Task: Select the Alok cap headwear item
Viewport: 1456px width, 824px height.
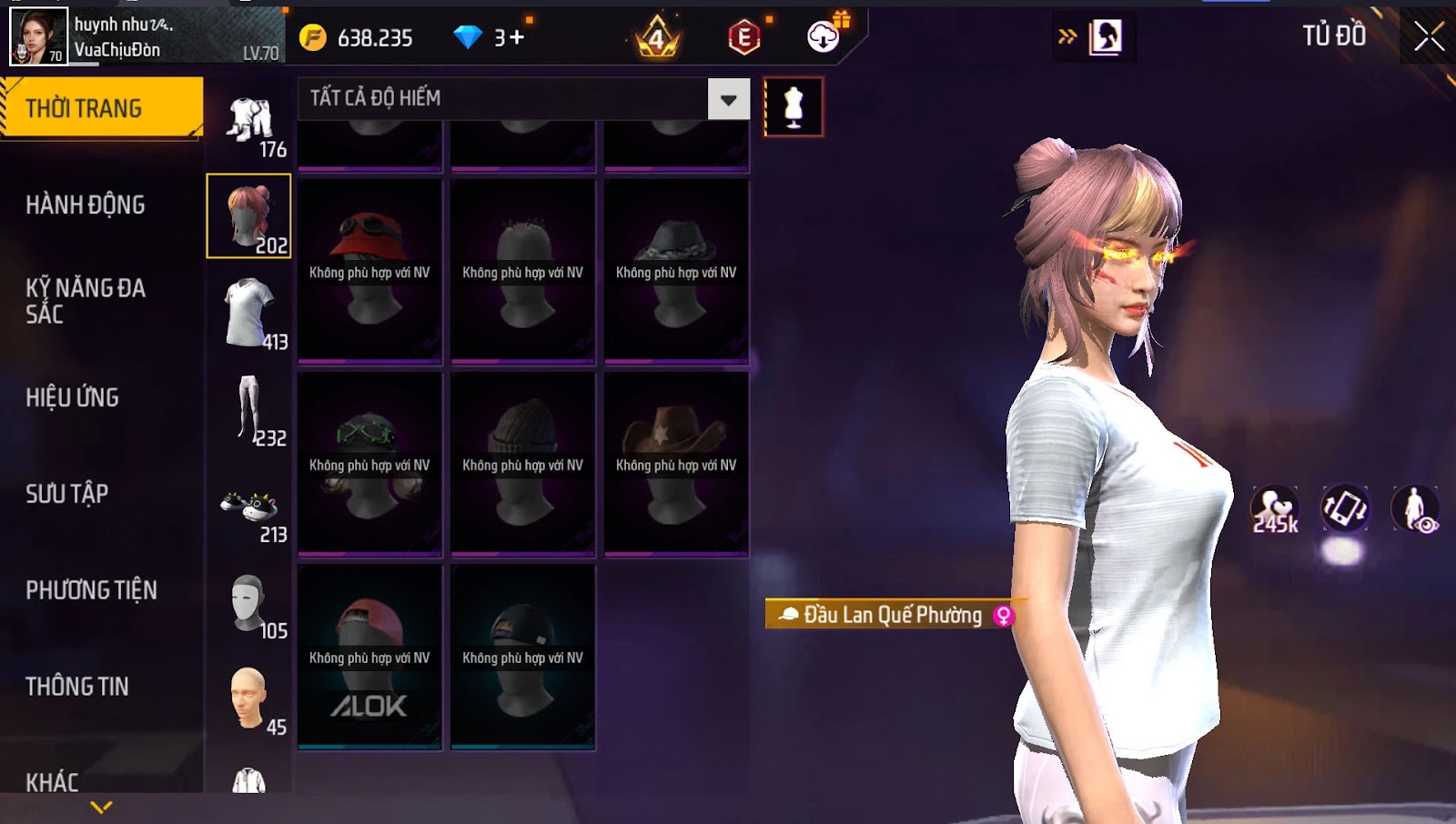Action: [369, 657]
